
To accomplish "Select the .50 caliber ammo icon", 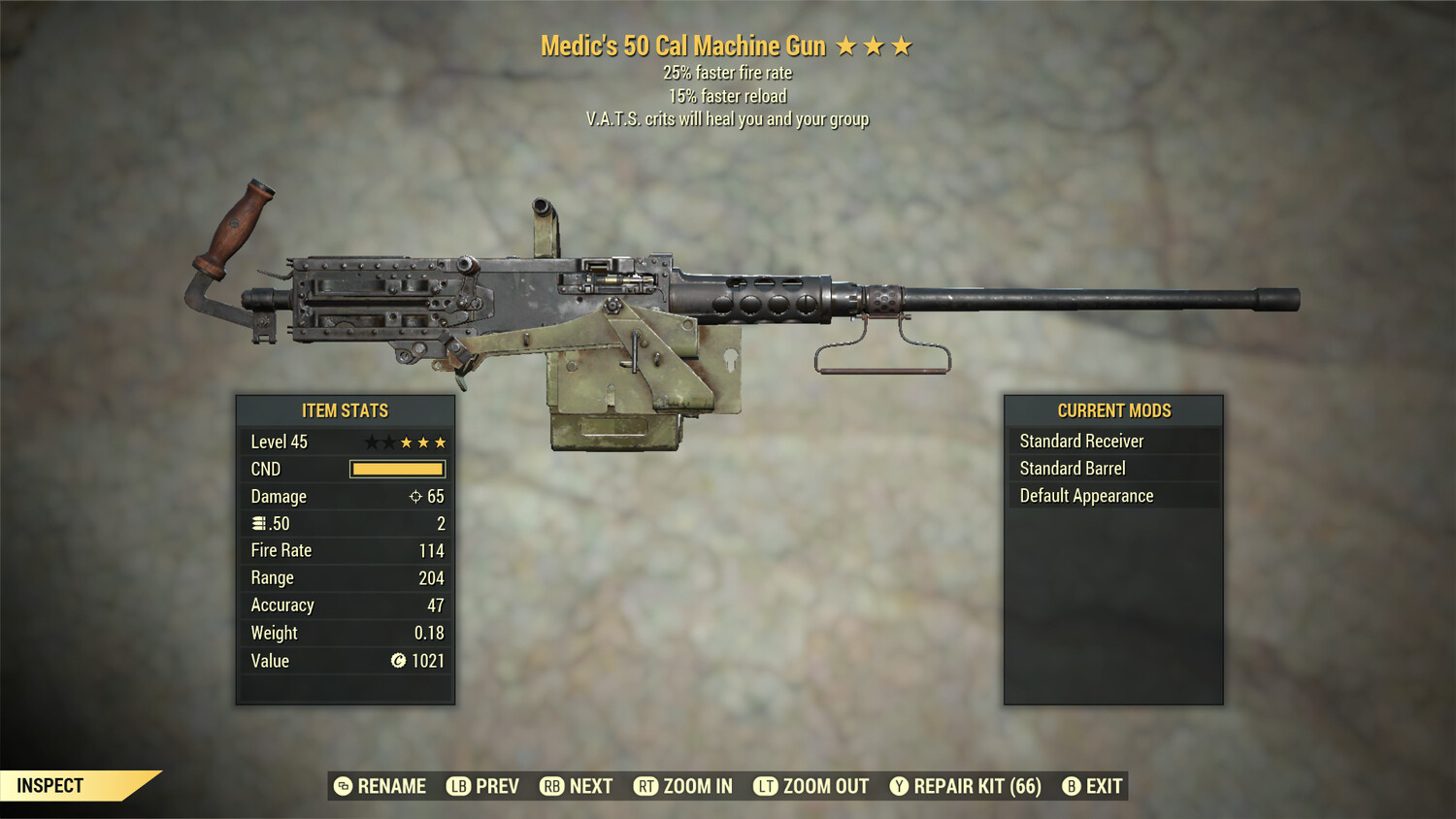I will click(259, 523).
